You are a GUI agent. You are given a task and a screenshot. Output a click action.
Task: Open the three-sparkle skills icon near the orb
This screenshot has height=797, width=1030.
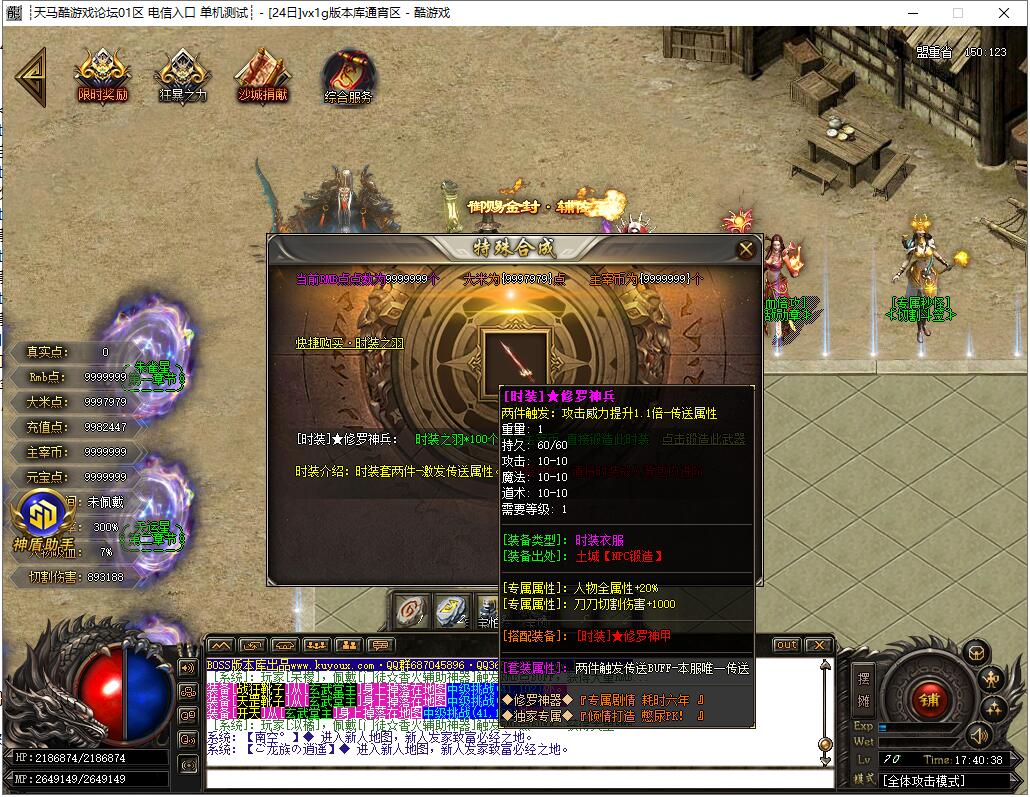tap(994, 709)
